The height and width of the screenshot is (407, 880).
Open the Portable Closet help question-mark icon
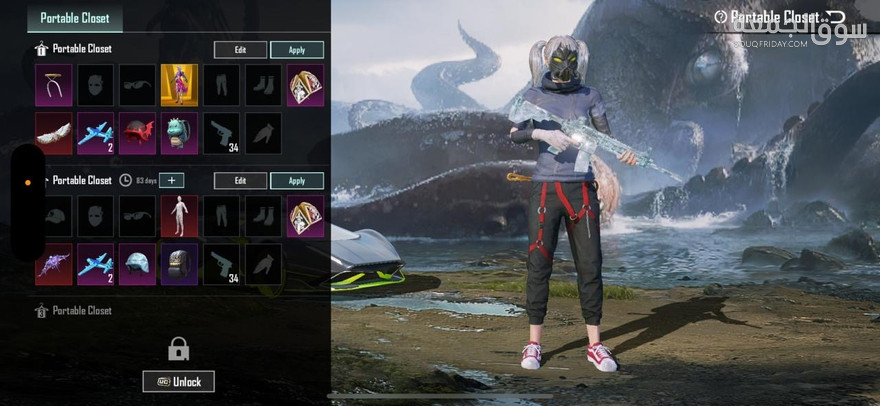(x=721, y=17)
